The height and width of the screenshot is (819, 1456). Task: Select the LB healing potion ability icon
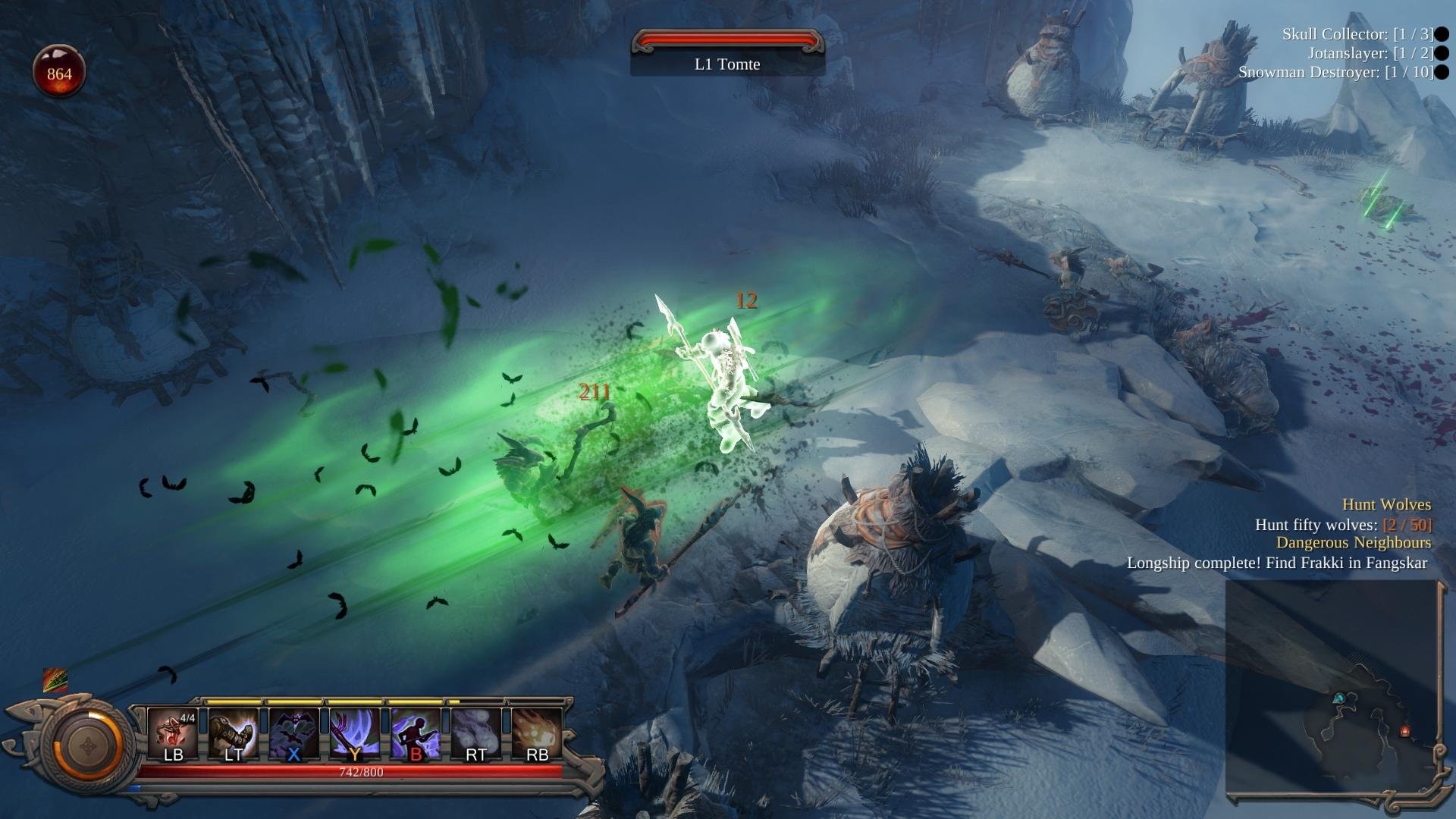coord(173,732)
